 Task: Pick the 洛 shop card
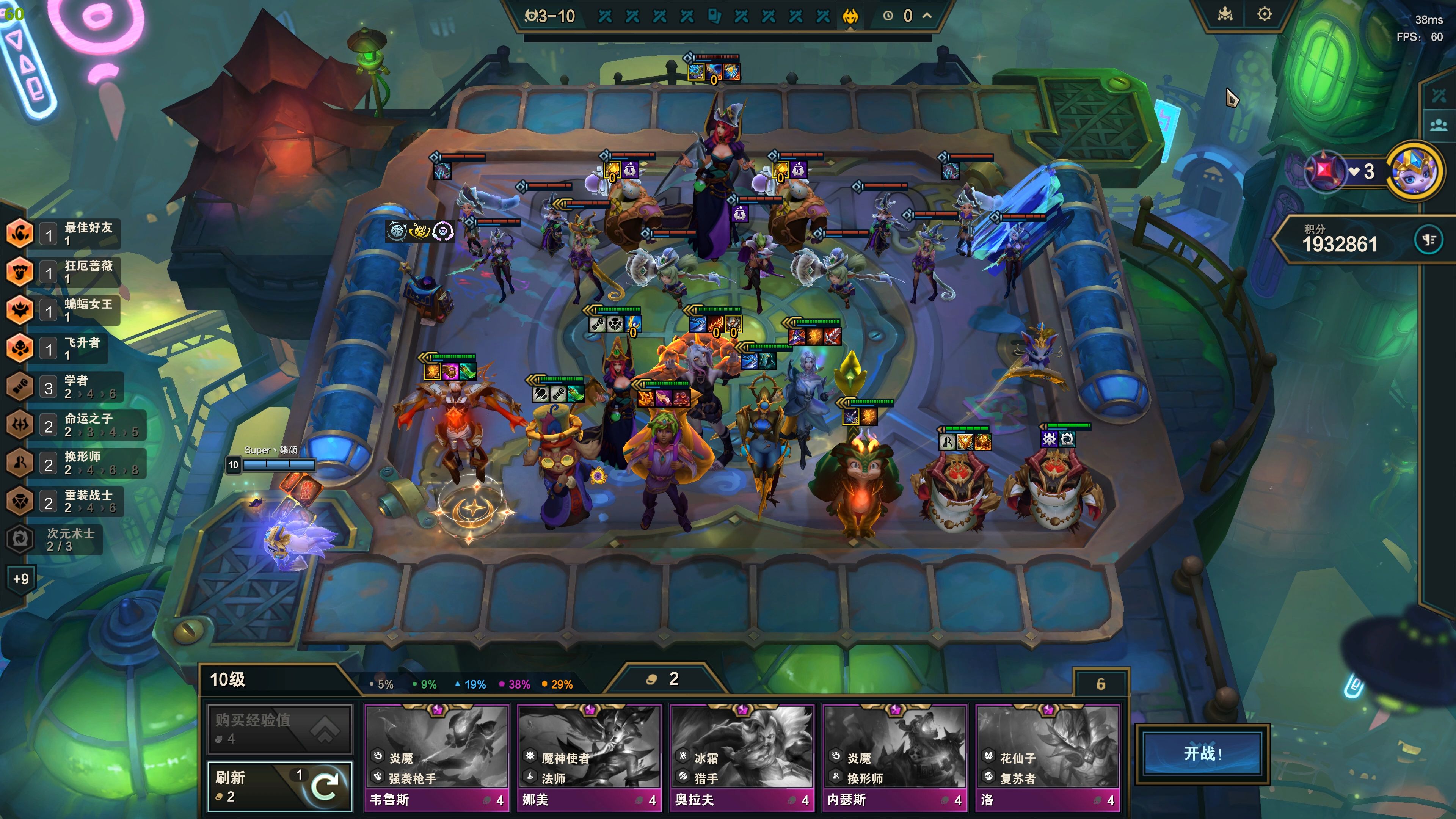coord(1047,758)
